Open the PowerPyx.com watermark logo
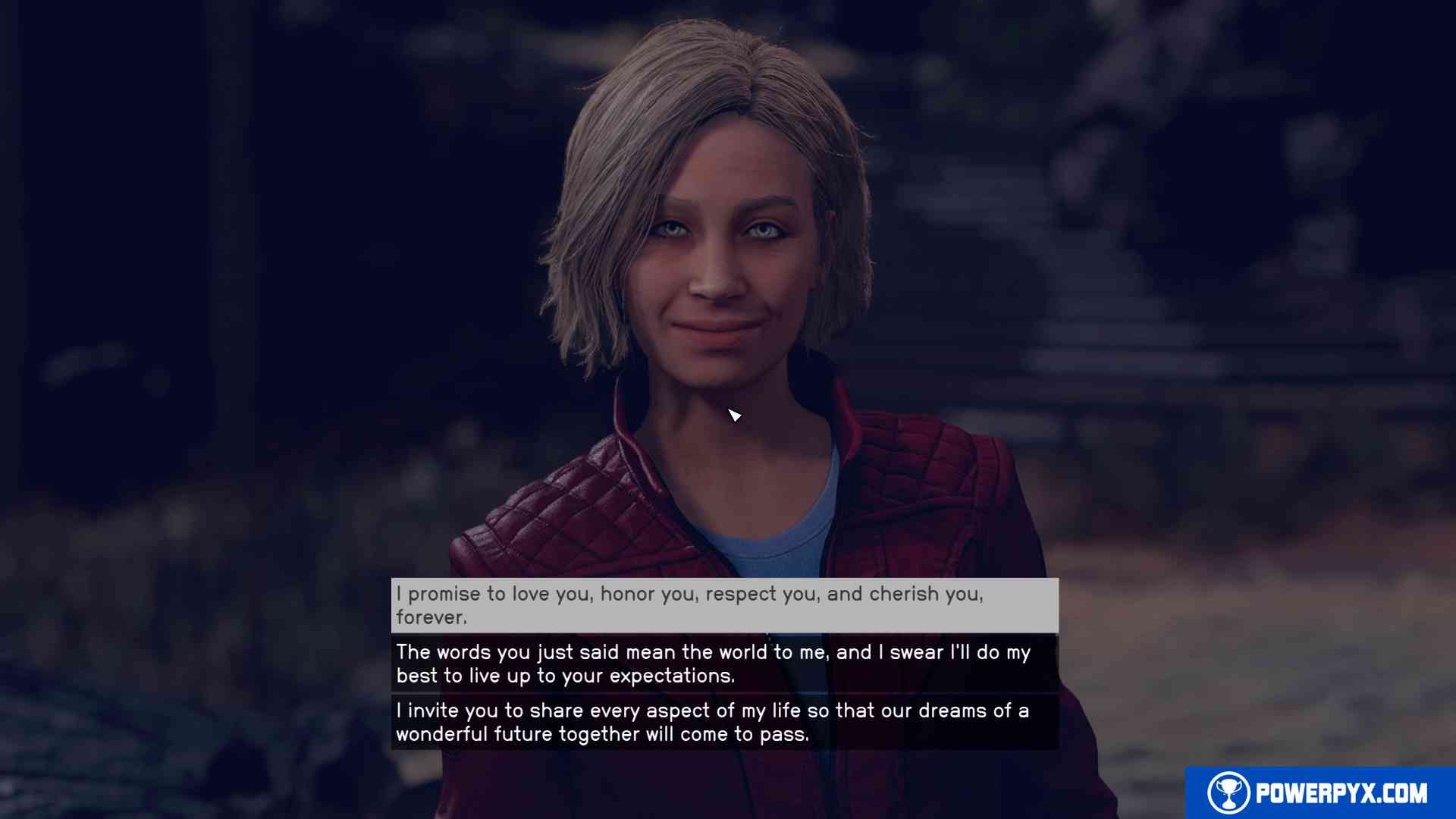 point(1319,793)
